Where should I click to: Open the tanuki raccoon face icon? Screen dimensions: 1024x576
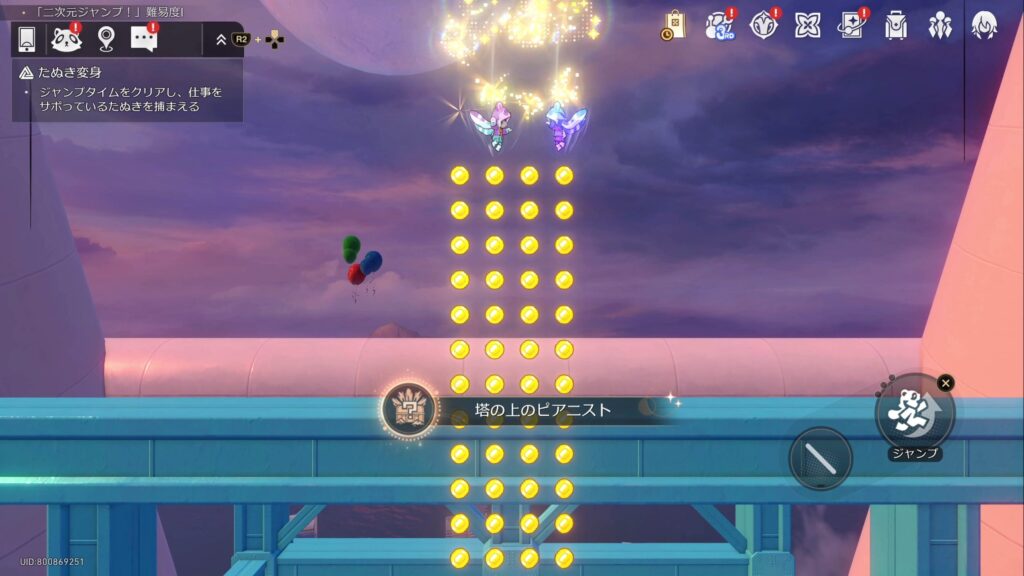pos(66,39)
